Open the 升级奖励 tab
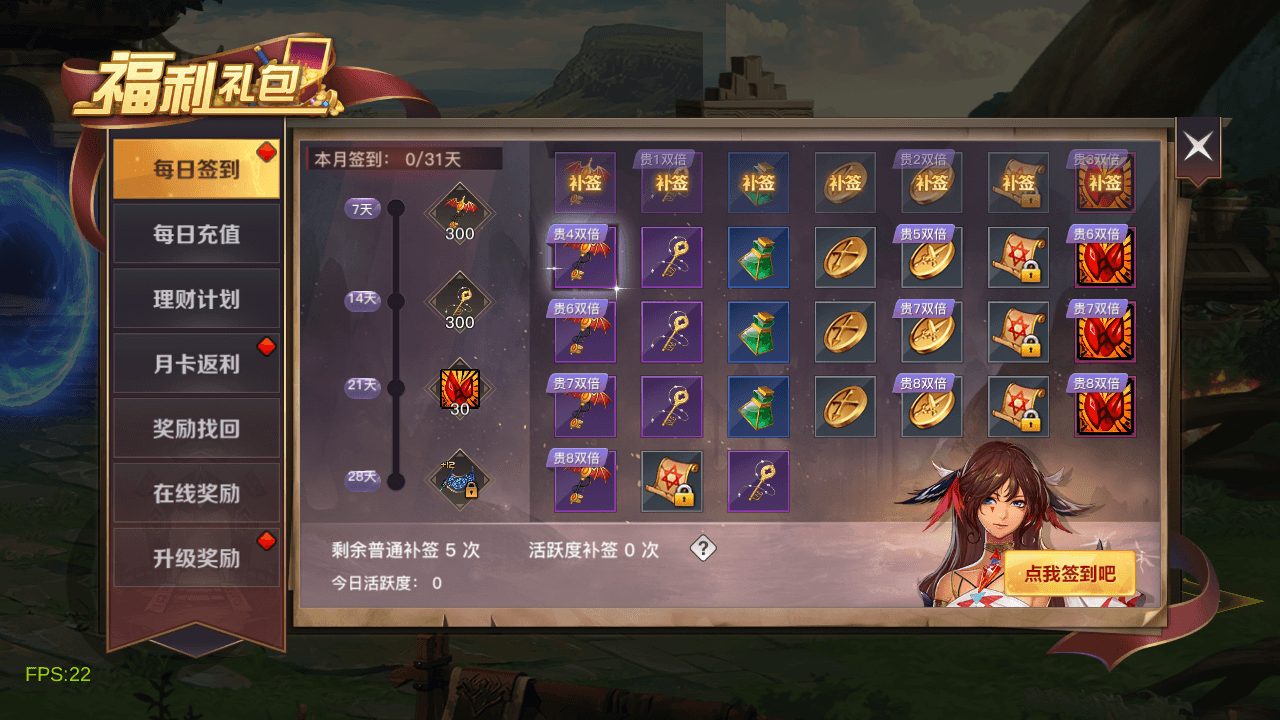The width and height of the screenshot is (1280, 720). [x=196, y=557]
